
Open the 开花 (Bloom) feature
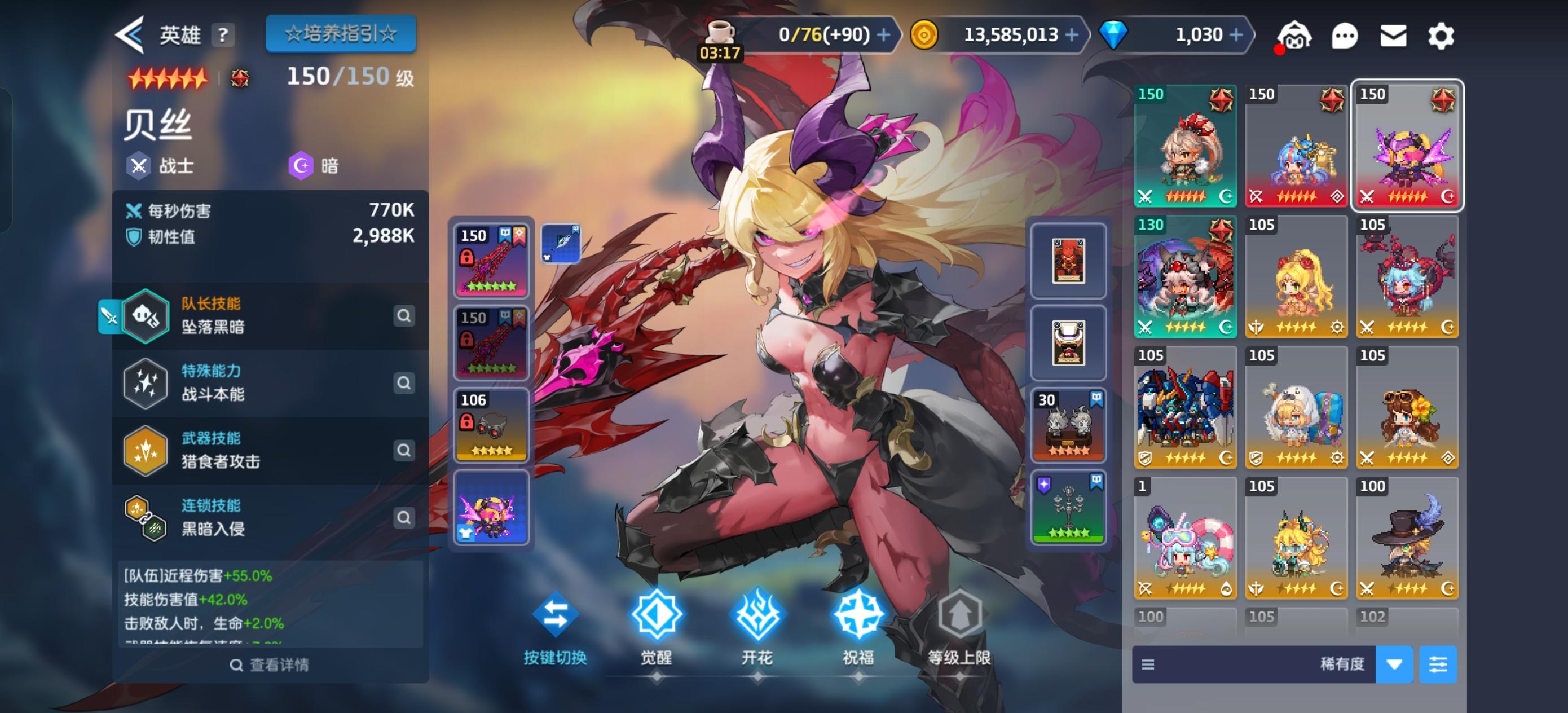point(757,616)
